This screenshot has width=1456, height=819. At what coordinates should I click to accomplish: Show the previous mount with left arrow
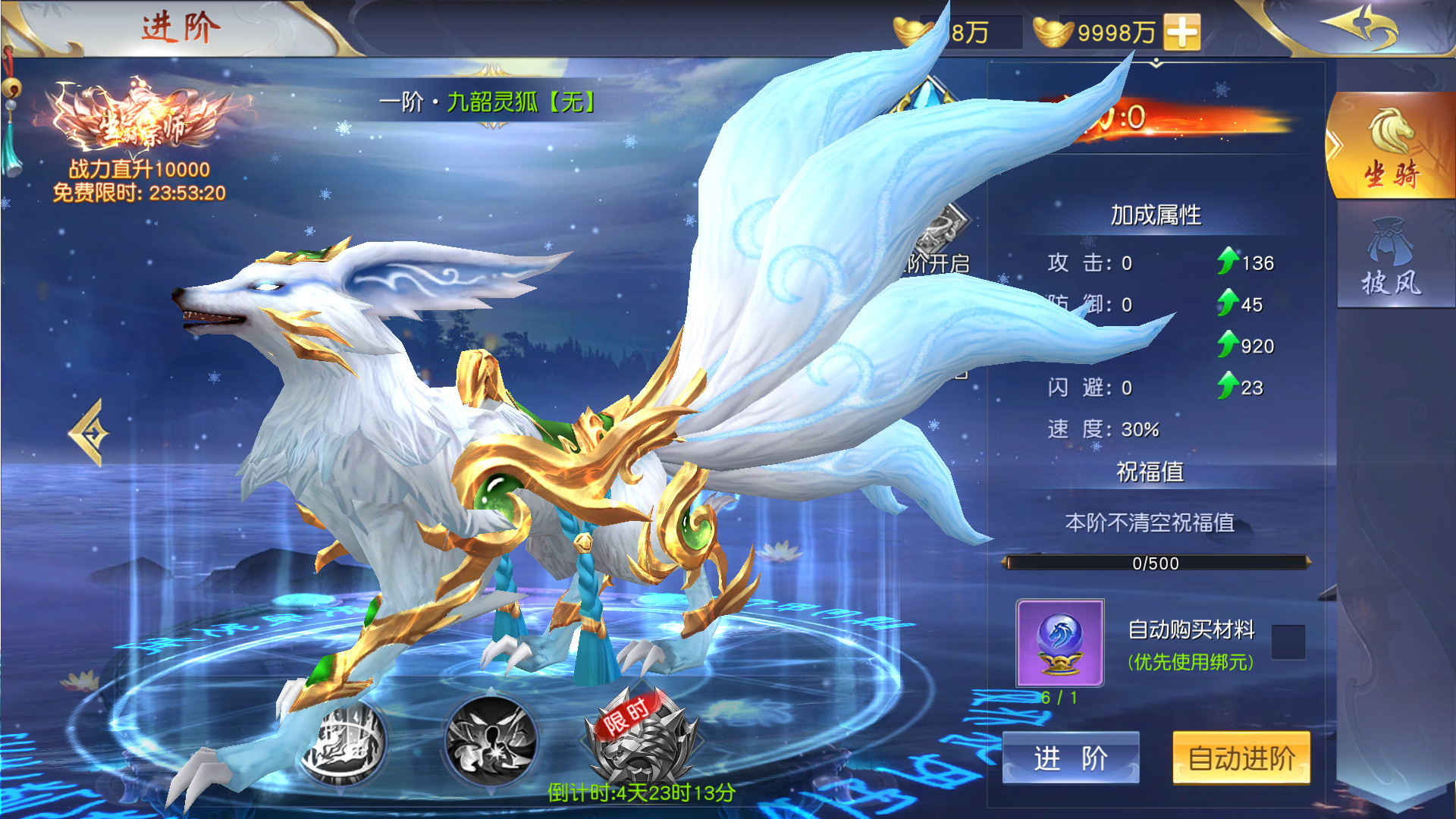click(x=90, y=433)
